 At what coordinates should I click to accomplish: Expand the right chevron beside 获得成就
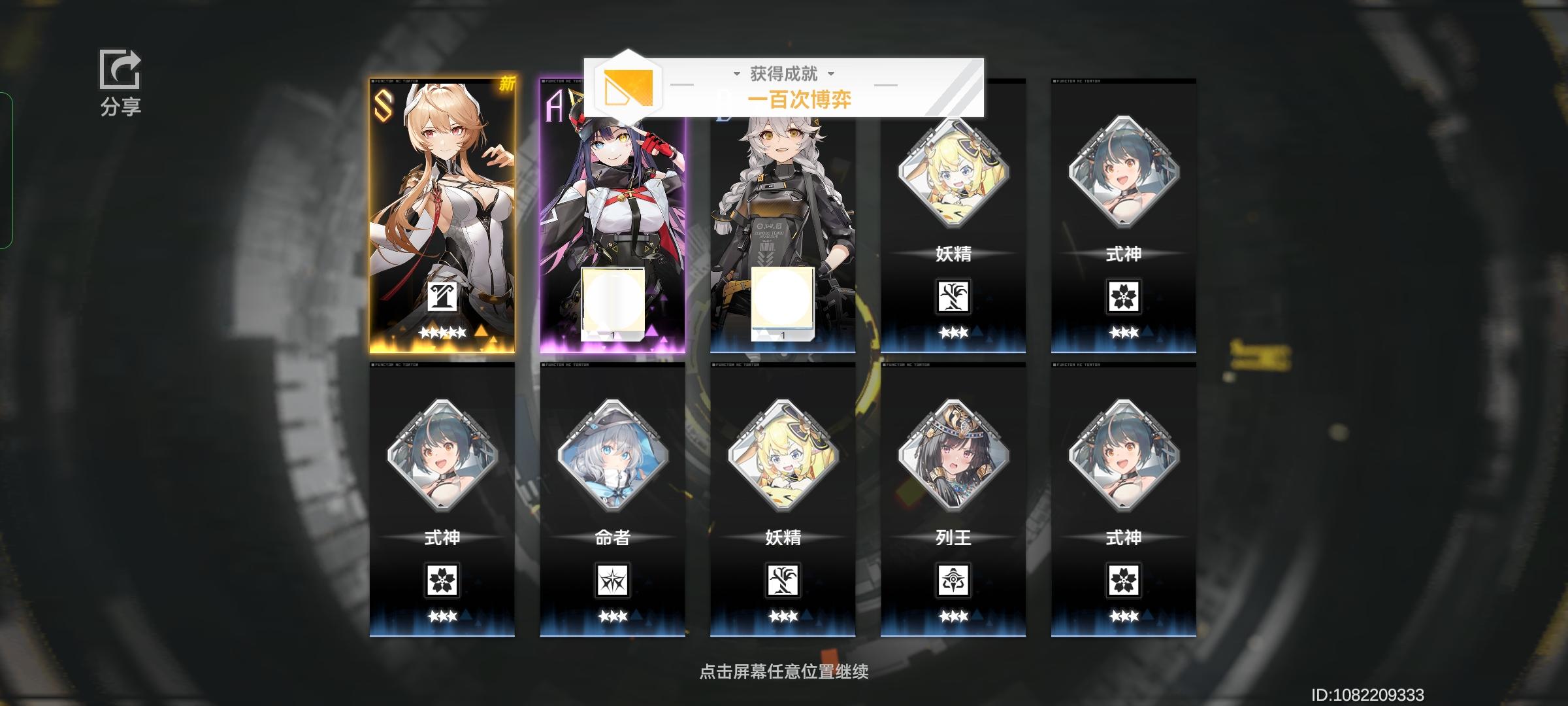coord(830,74)
